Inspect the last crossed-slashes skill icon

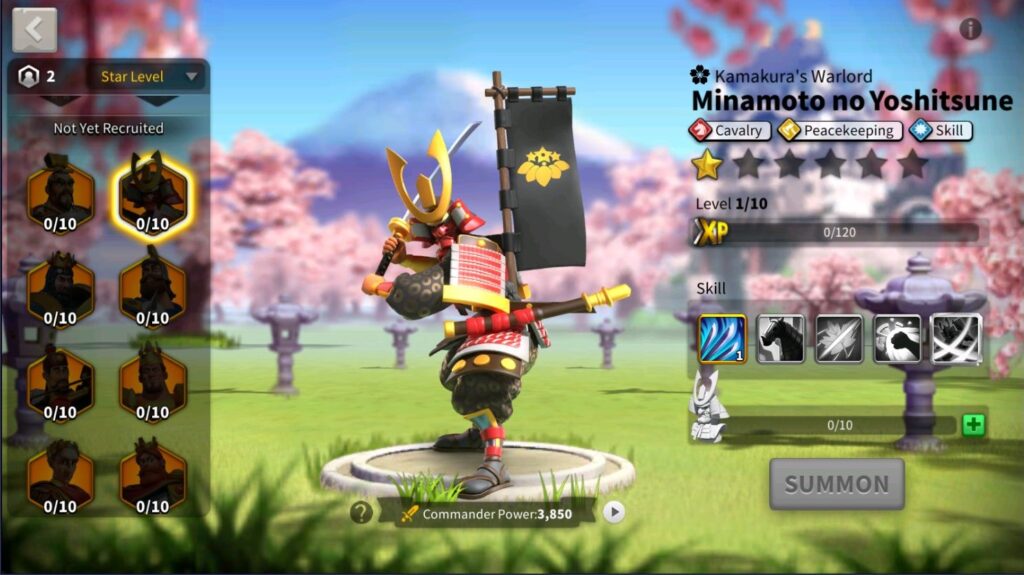957,339
